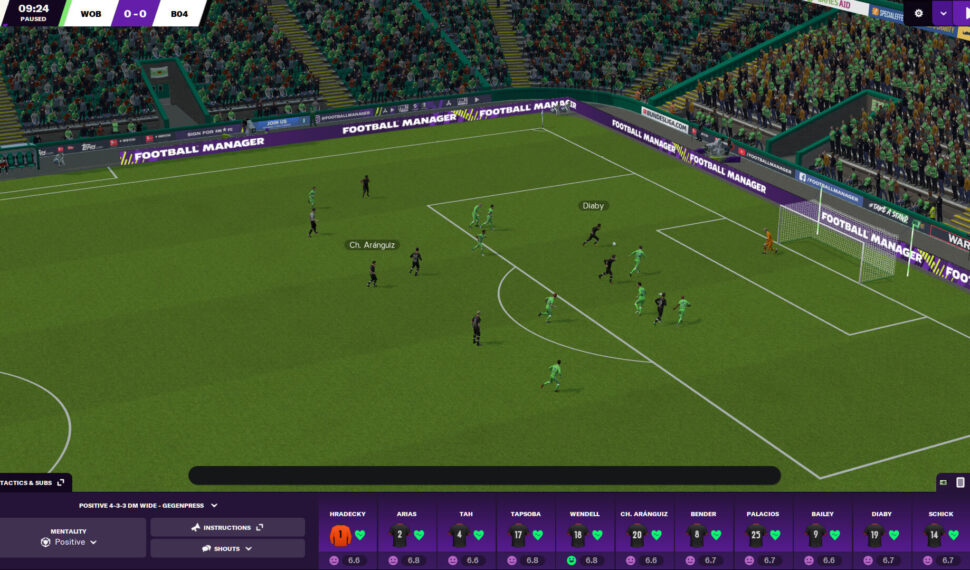
Task: Expand the top-right chevron dropdown
Action: coord(943,13)
